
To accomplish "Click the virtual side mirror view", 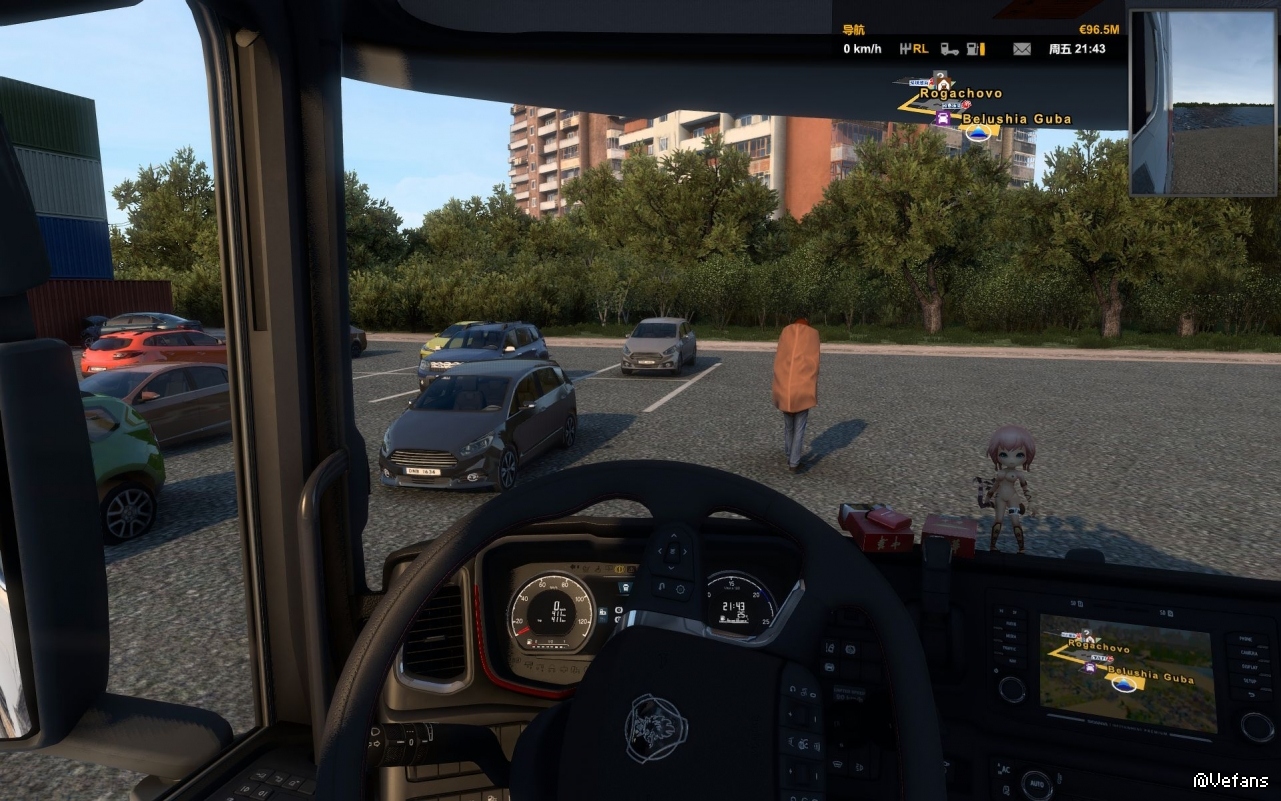I will click(x=1204, y=104).
